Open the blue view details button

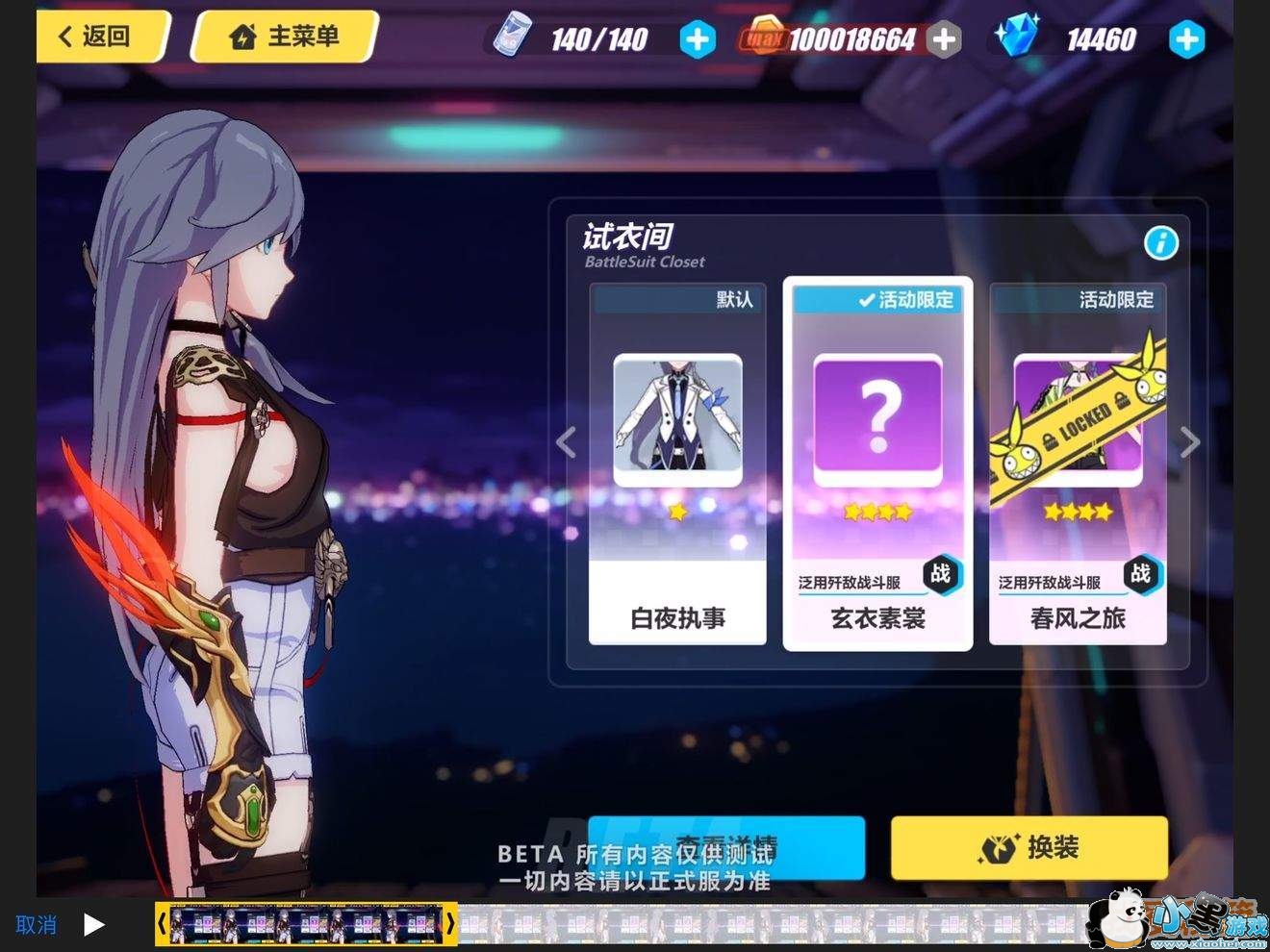point(725,837)
